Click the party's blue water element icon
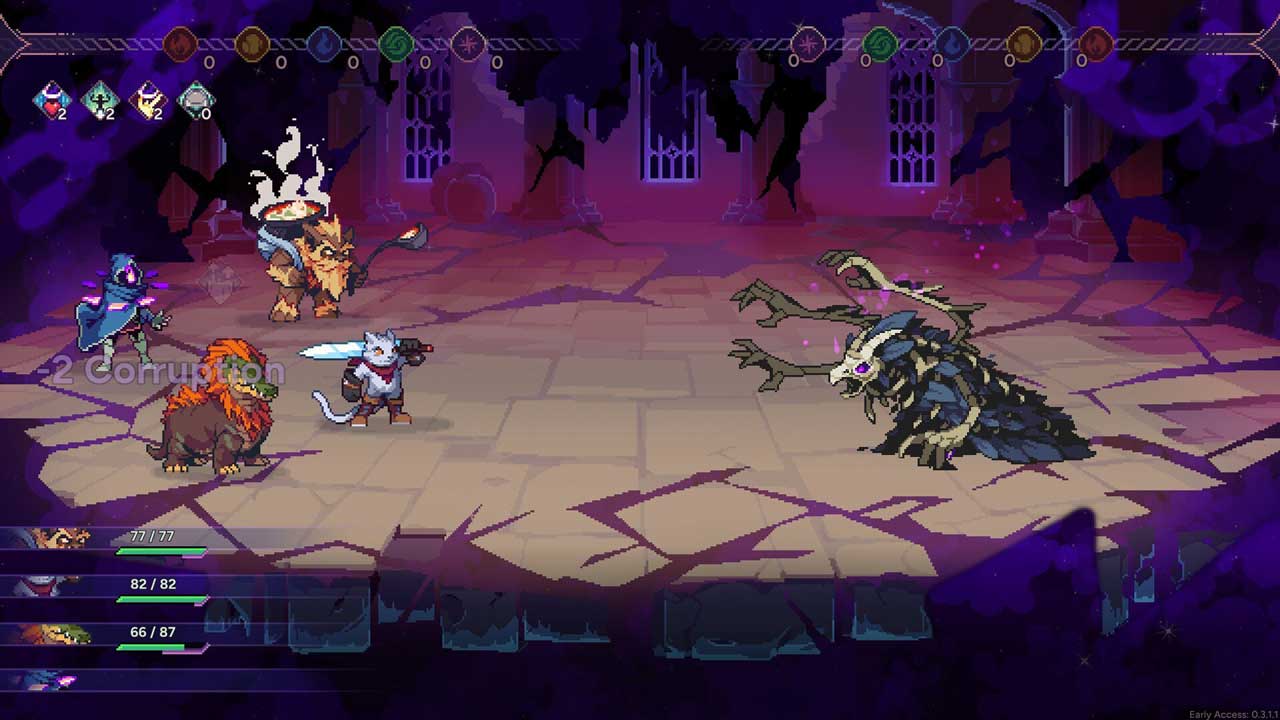This screenshot has width=1280, height=720. tap(324, 45)
